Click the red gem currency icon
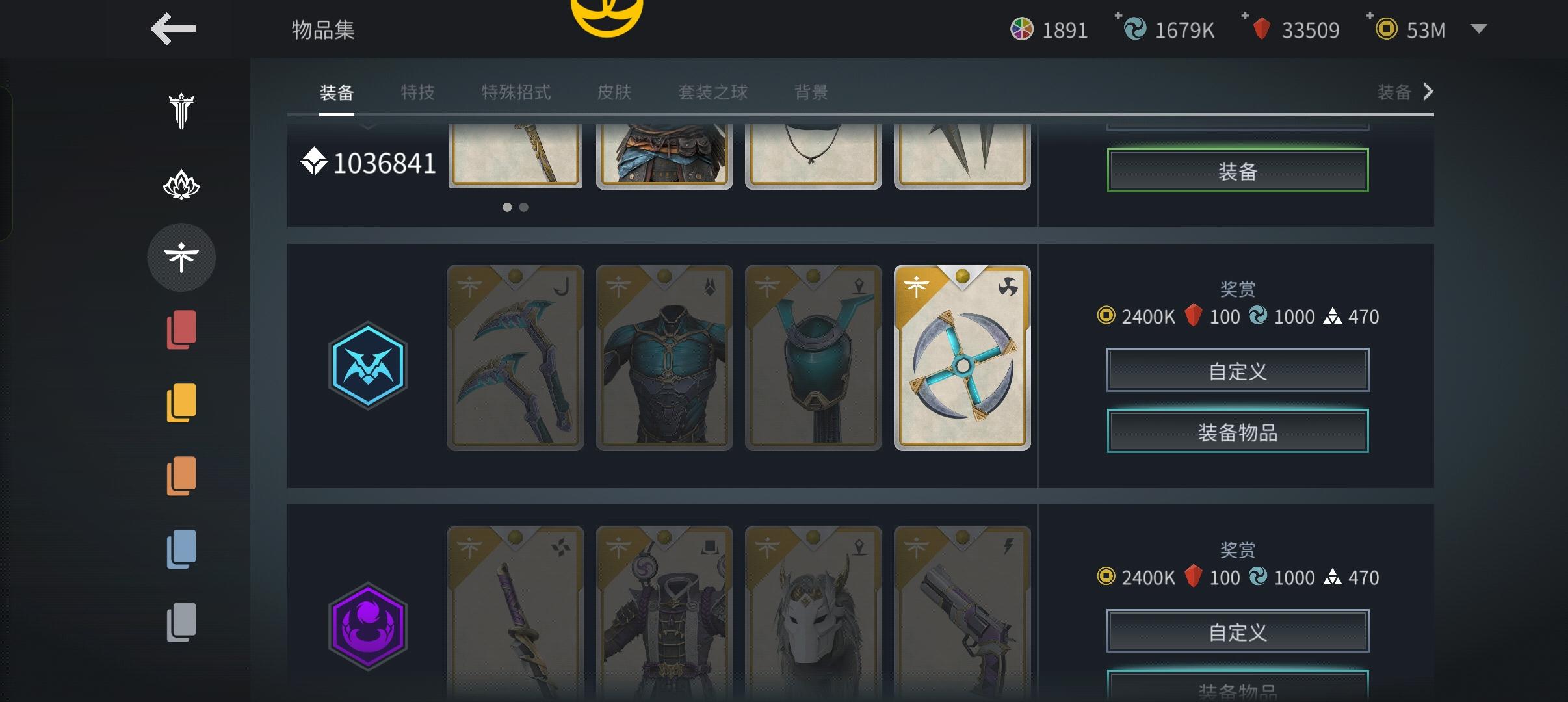This screenshot has width=1568, height=702. pos(1262,29)
